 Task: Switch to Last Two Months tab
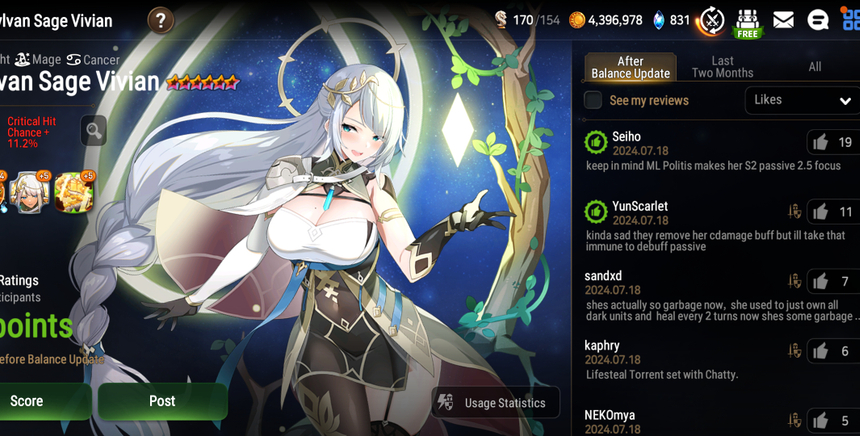[x=722, y=67]
